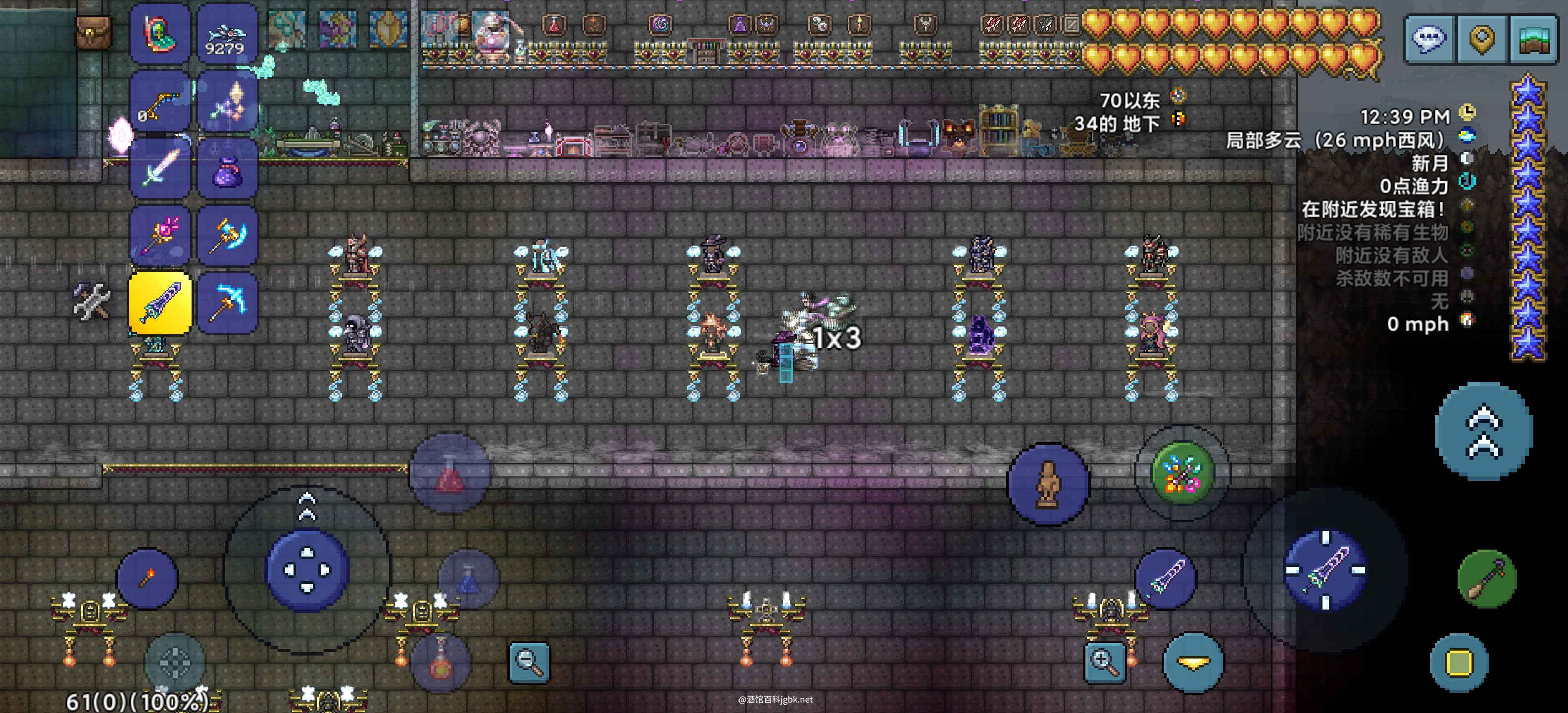Use the grappling hook button
This screenshot has width=1568, height=713.
pyautogui.click(x=1486, y=578)
